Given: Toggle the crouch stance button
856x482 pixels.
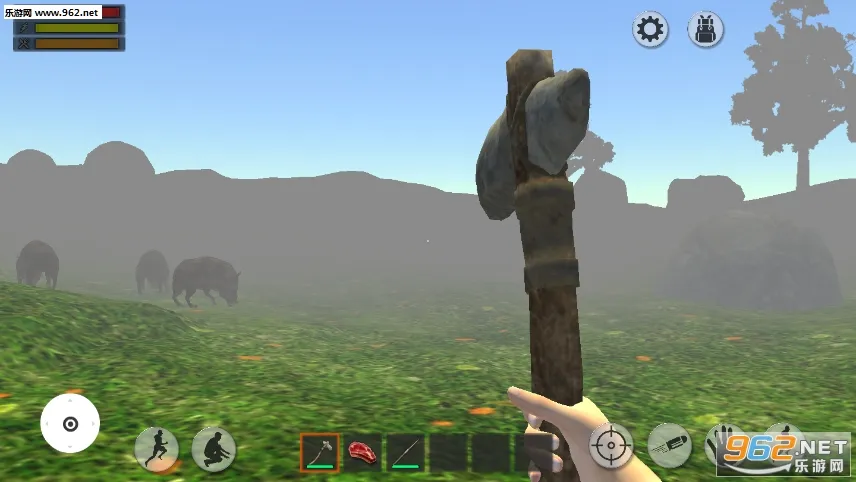Looking at the screenshot, I should [214, 449].
